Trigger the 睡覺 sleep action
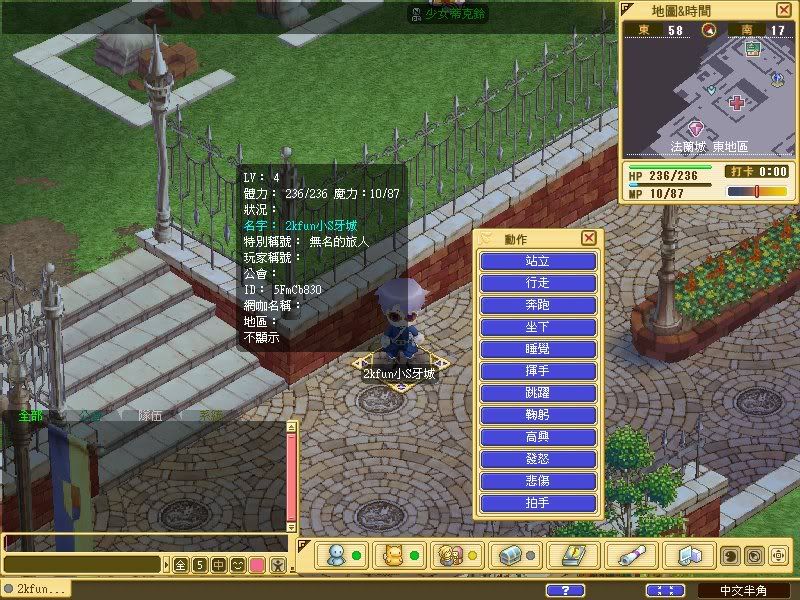 [538, 349]
